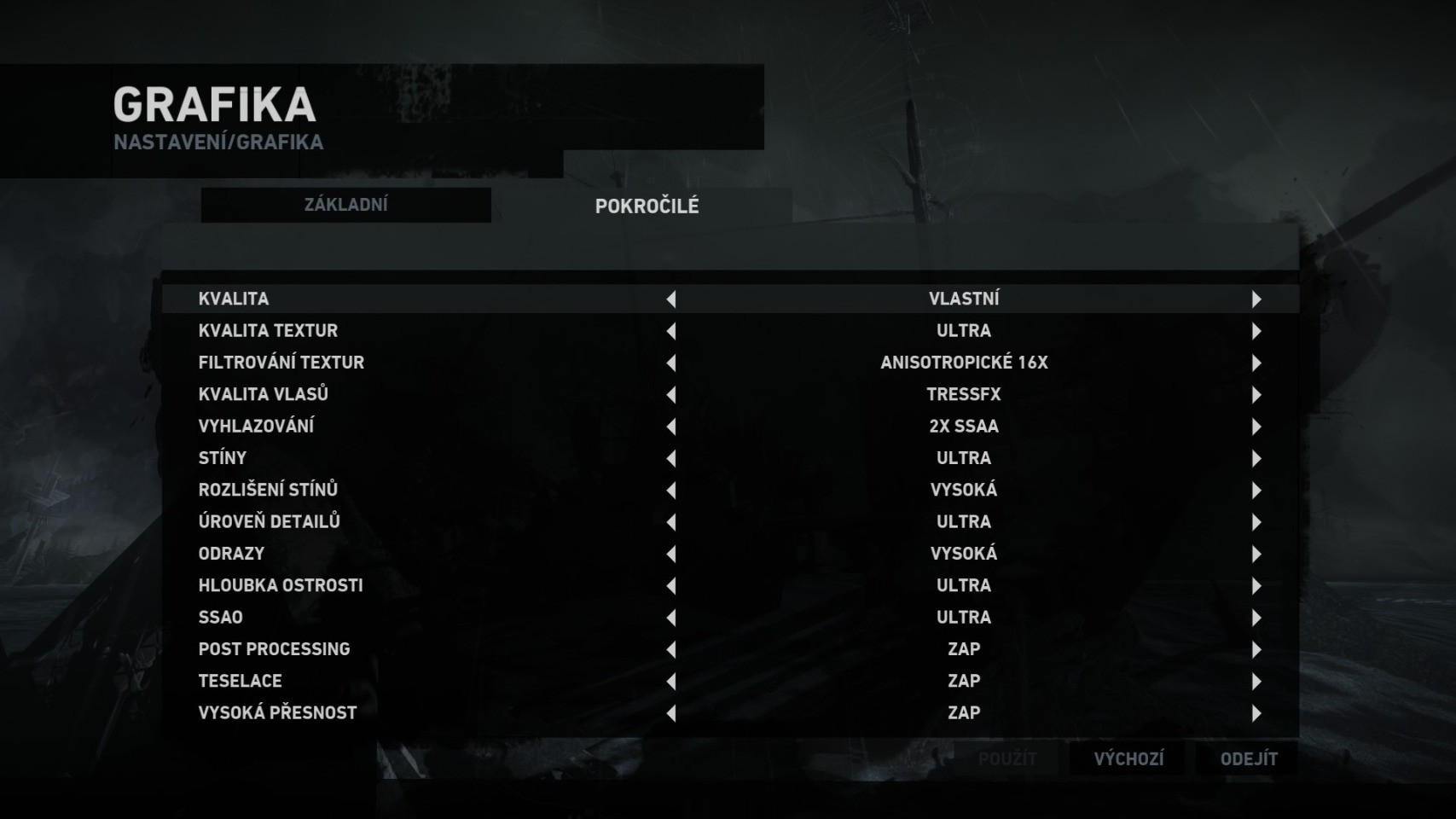Image resolution: width=1456 pixels, height=819 pixels.
Task: Click the Použít button
Action: click(x=1007, y=758)
